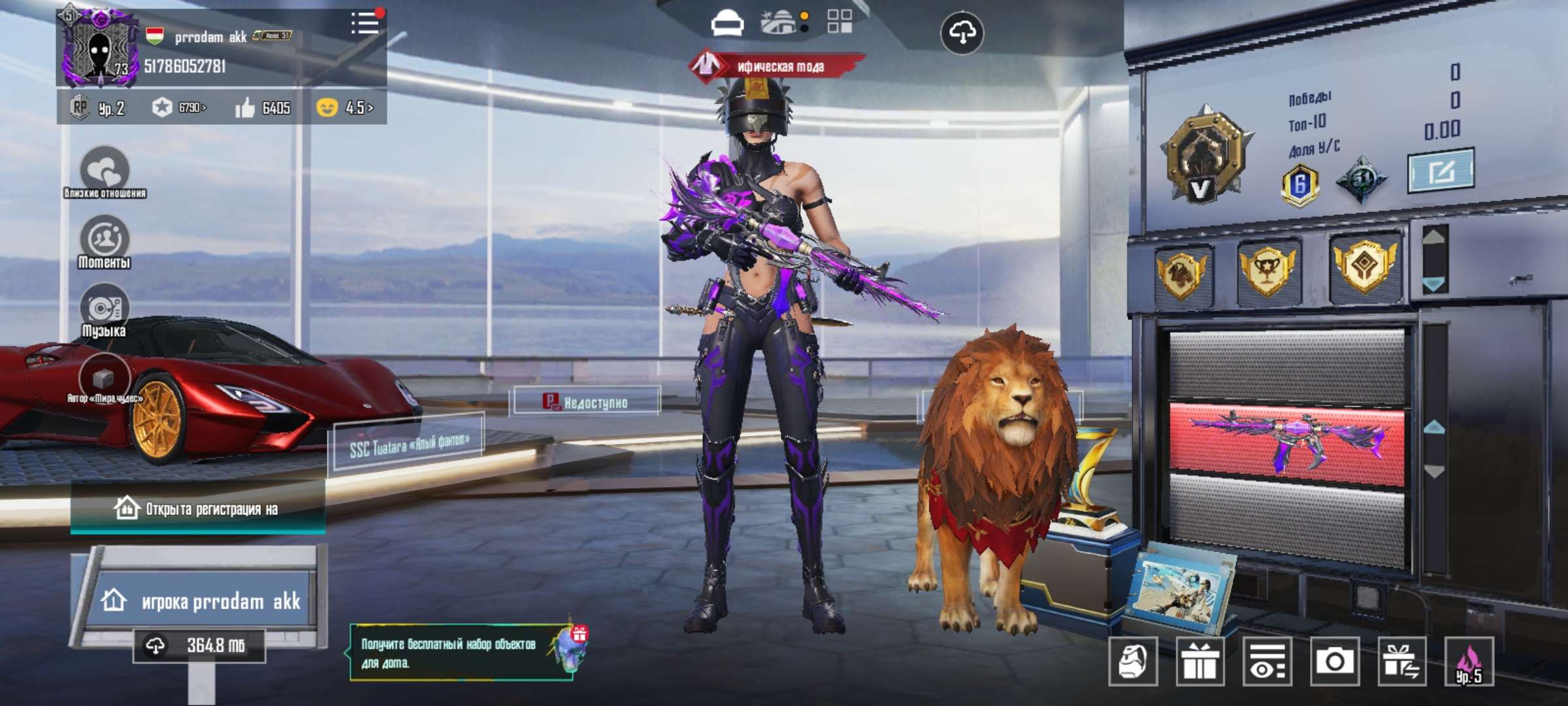This screenshot has width=1568, height=706.
Task: Open the player avatar profile
Action: coord(99,48)
